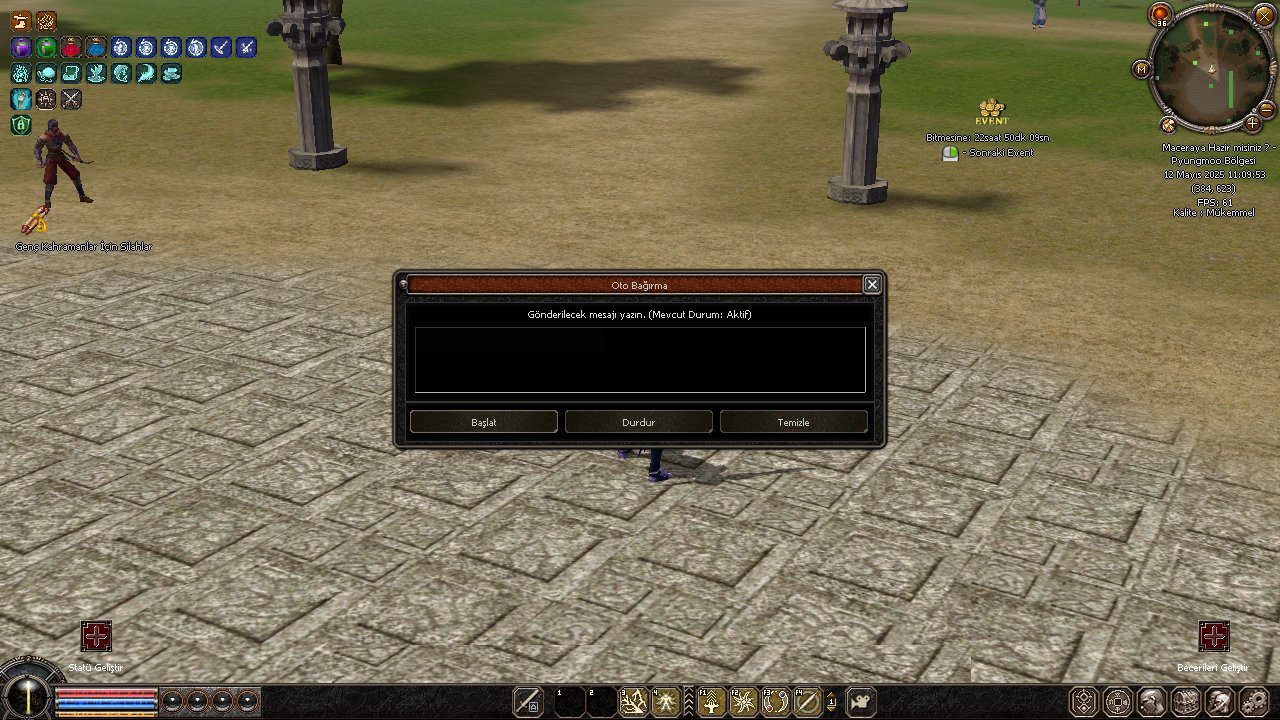Close the Oto Bağırma window

coord(872,285)
